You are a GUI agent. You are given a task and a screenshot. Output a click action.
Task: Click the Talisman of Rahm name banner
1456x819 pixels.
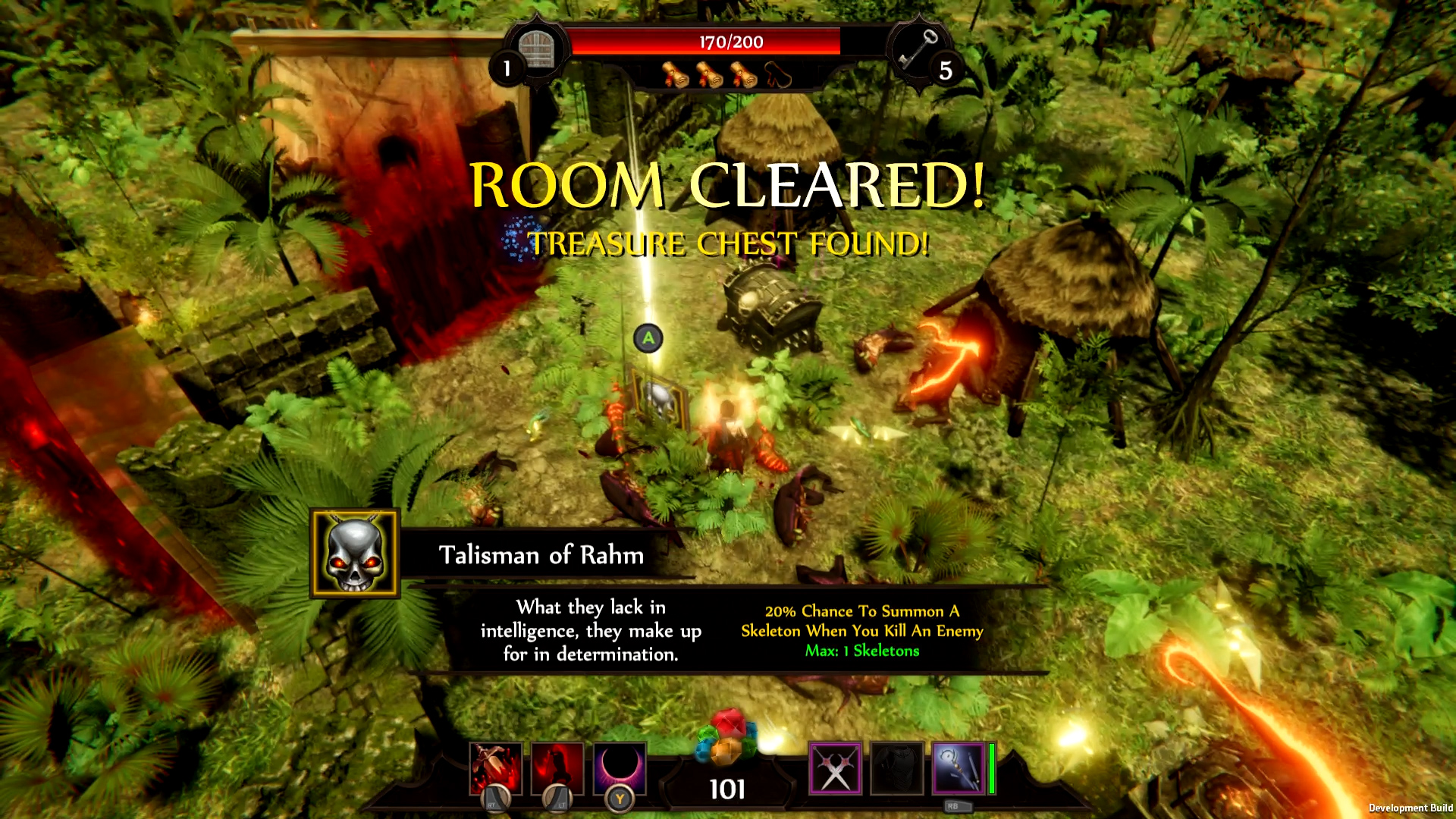point(541,555)
